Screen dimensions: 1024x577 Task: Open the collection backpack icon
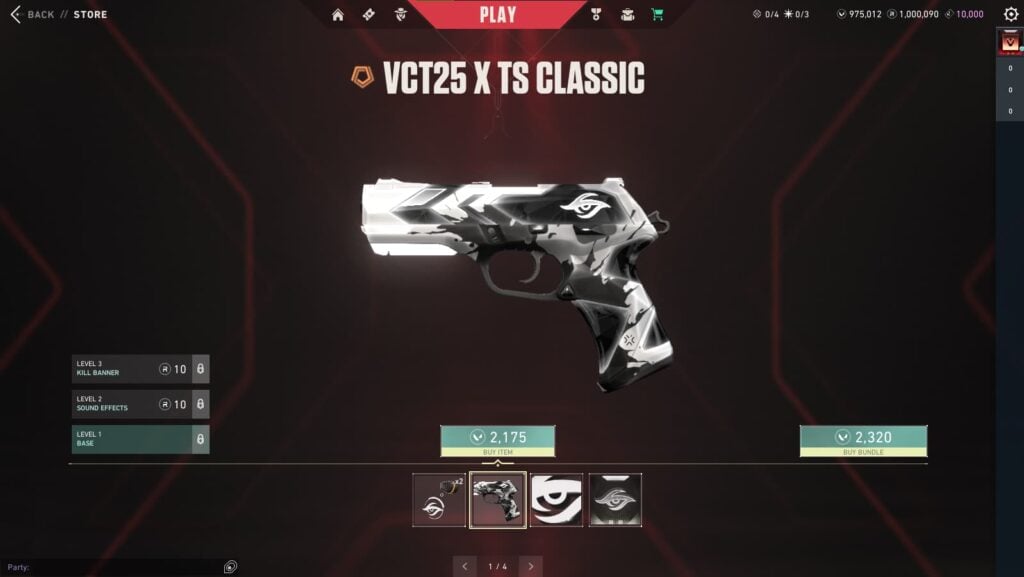coord(627,15)
